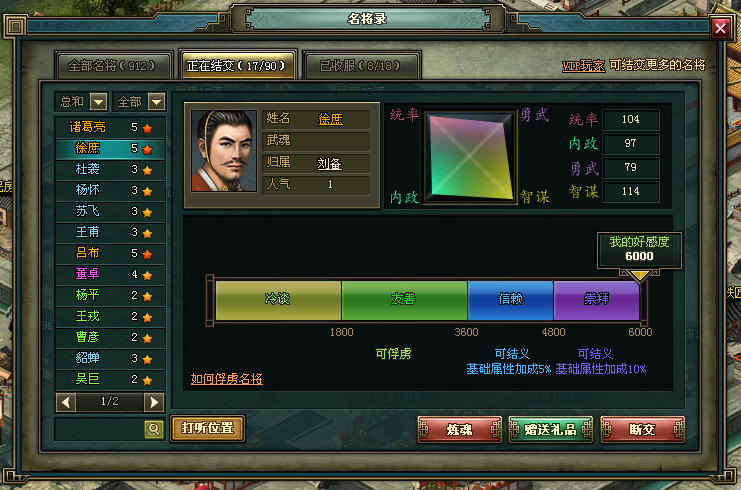
Task: Go to the previous list page
Action: tap(66, 402)
